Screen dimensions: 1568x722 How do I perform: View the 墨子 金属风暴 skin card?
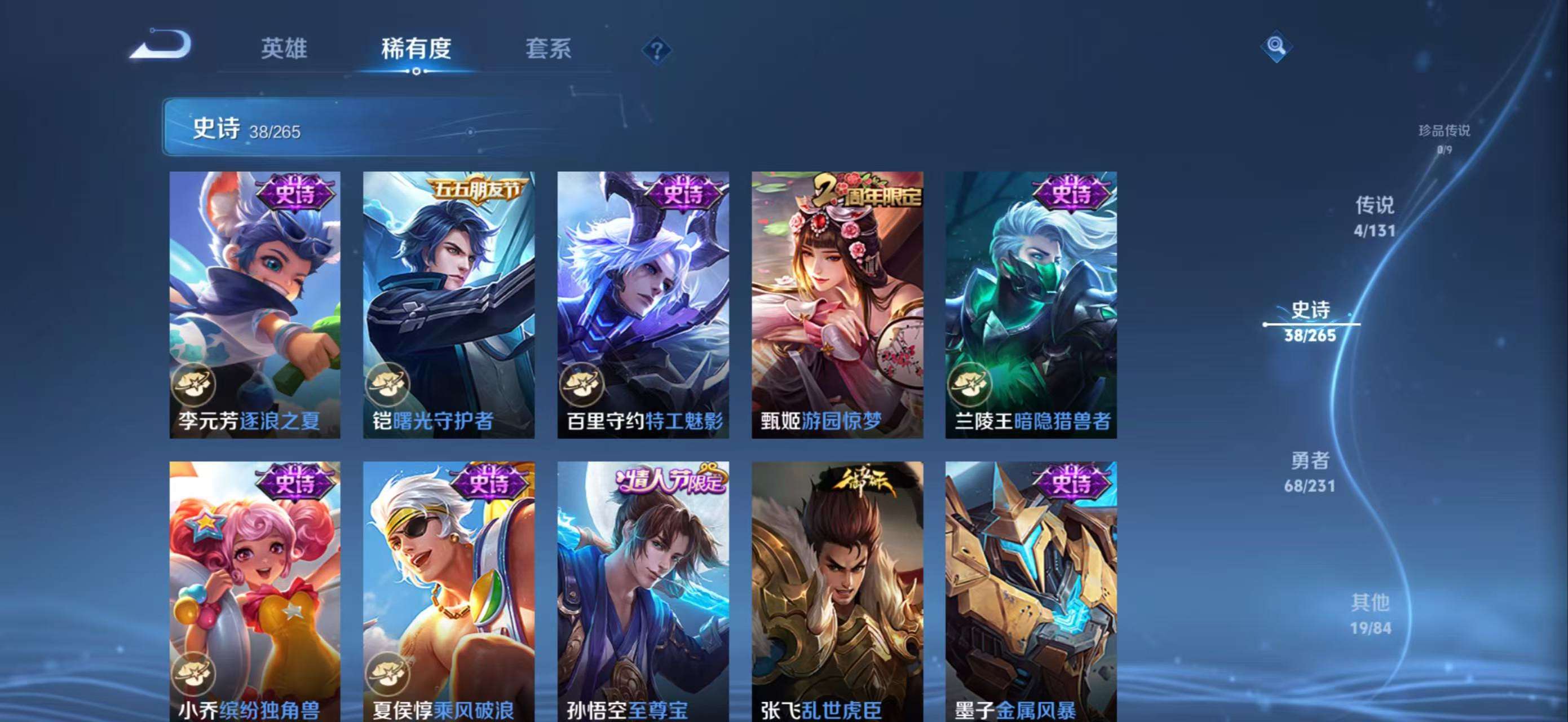pos(1031,591)
